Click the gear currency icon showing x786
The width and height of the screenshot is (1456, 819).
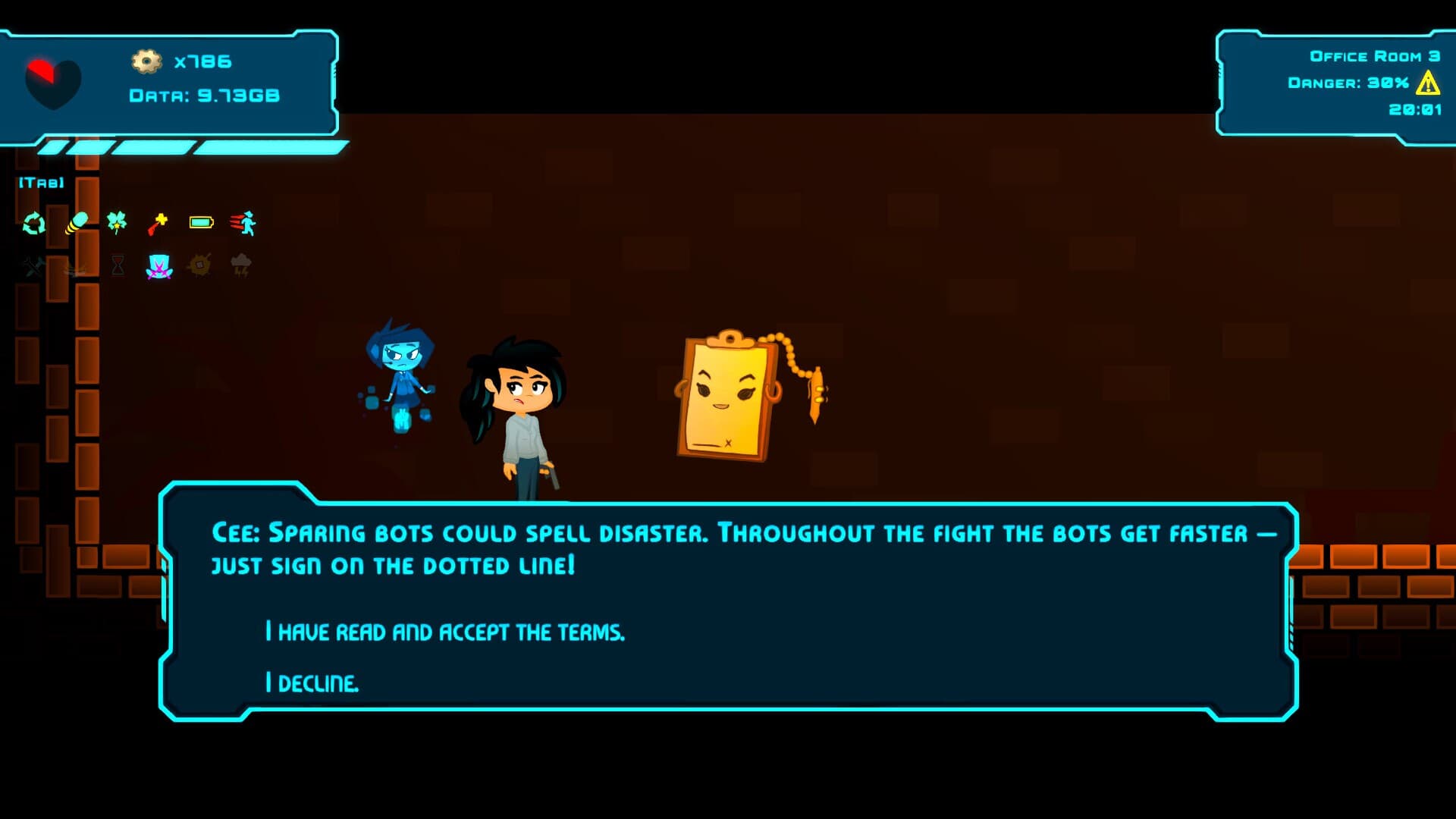(x=149, y=63)
